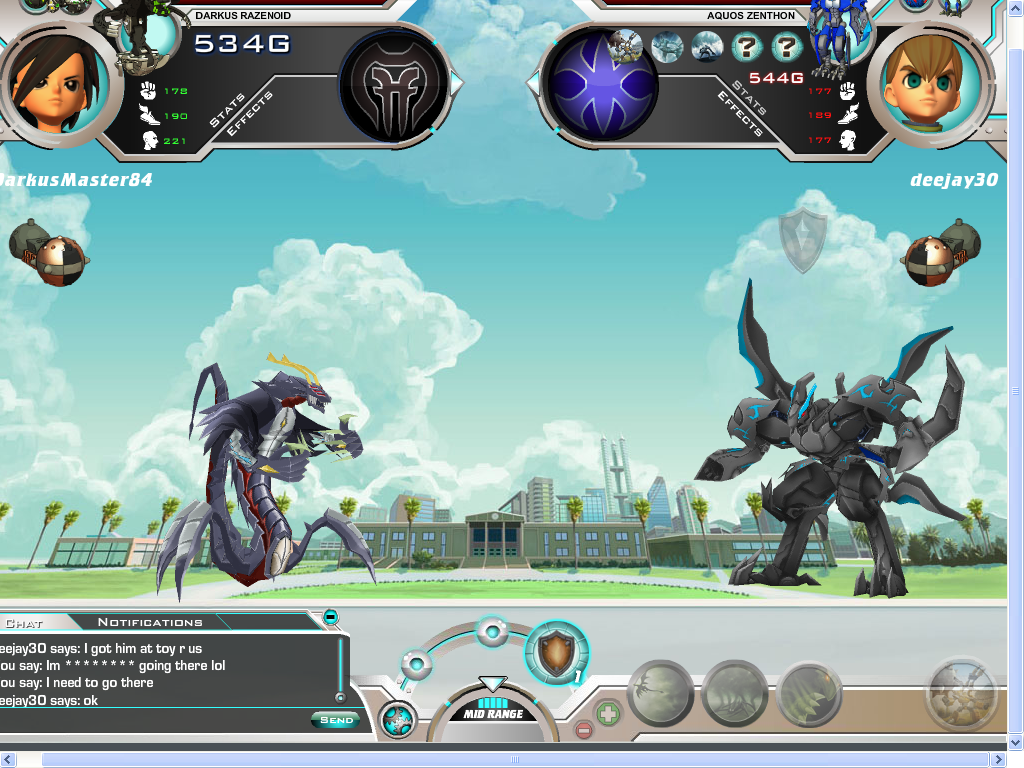Image resolution: width=1024 pixels, height=768 pixels.
Task: Use the far-right creature ability button
Action: [961, 693]
